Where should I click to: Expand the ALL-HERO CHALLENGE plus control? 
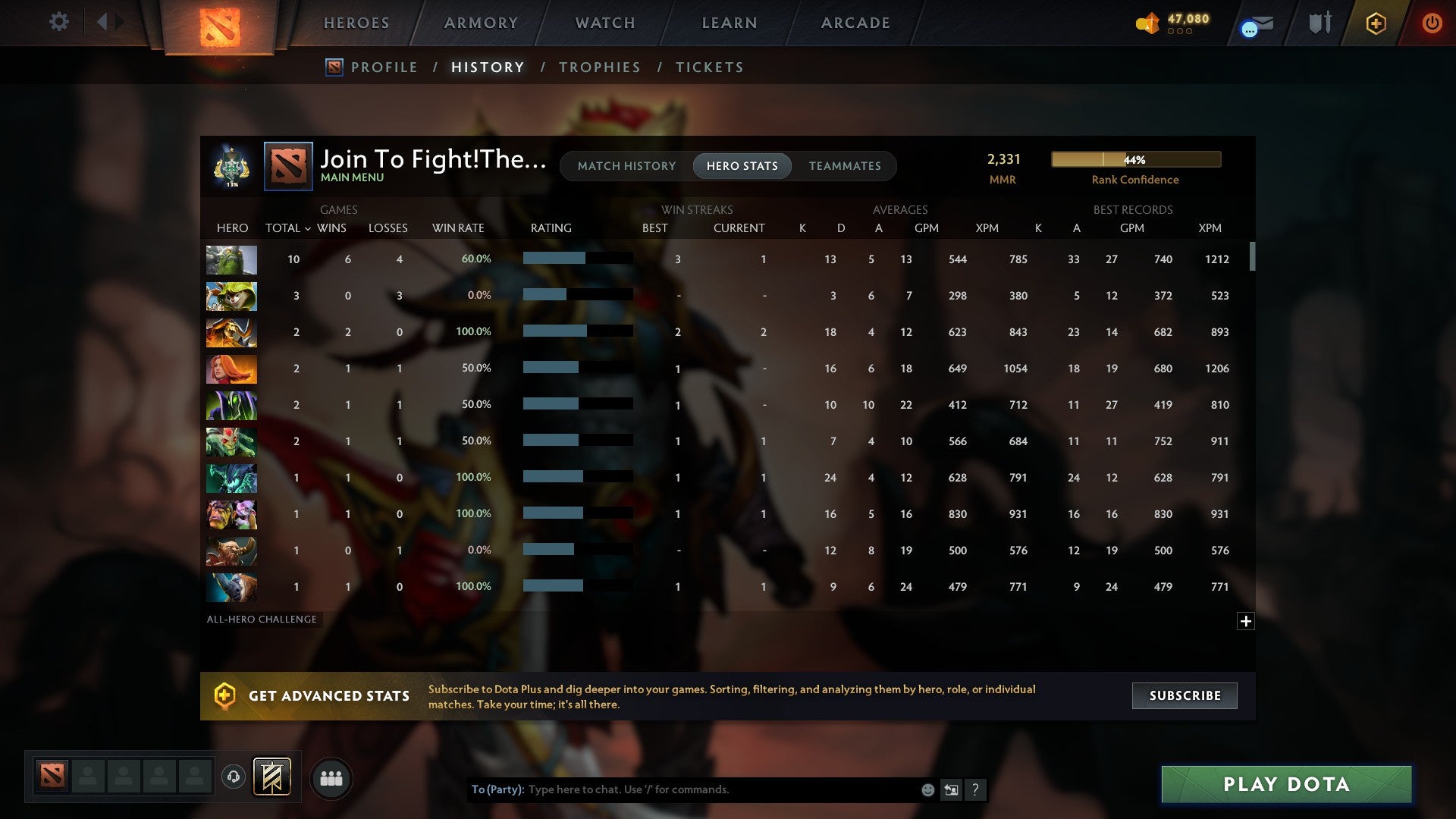[x=1246, y=621]
